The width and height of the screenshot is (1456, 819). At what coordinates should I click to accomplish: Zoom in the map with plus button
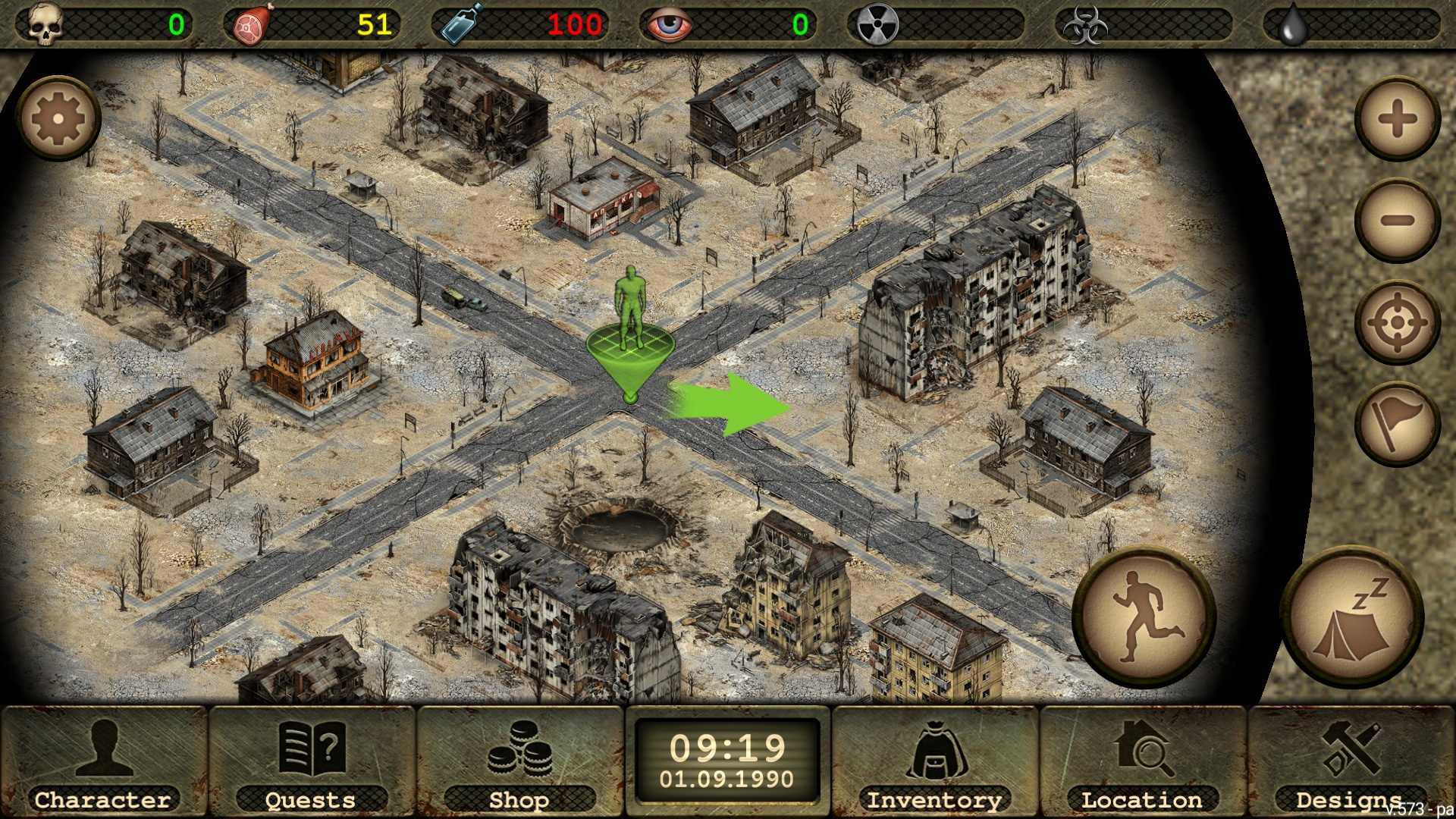pos(1398,119)
